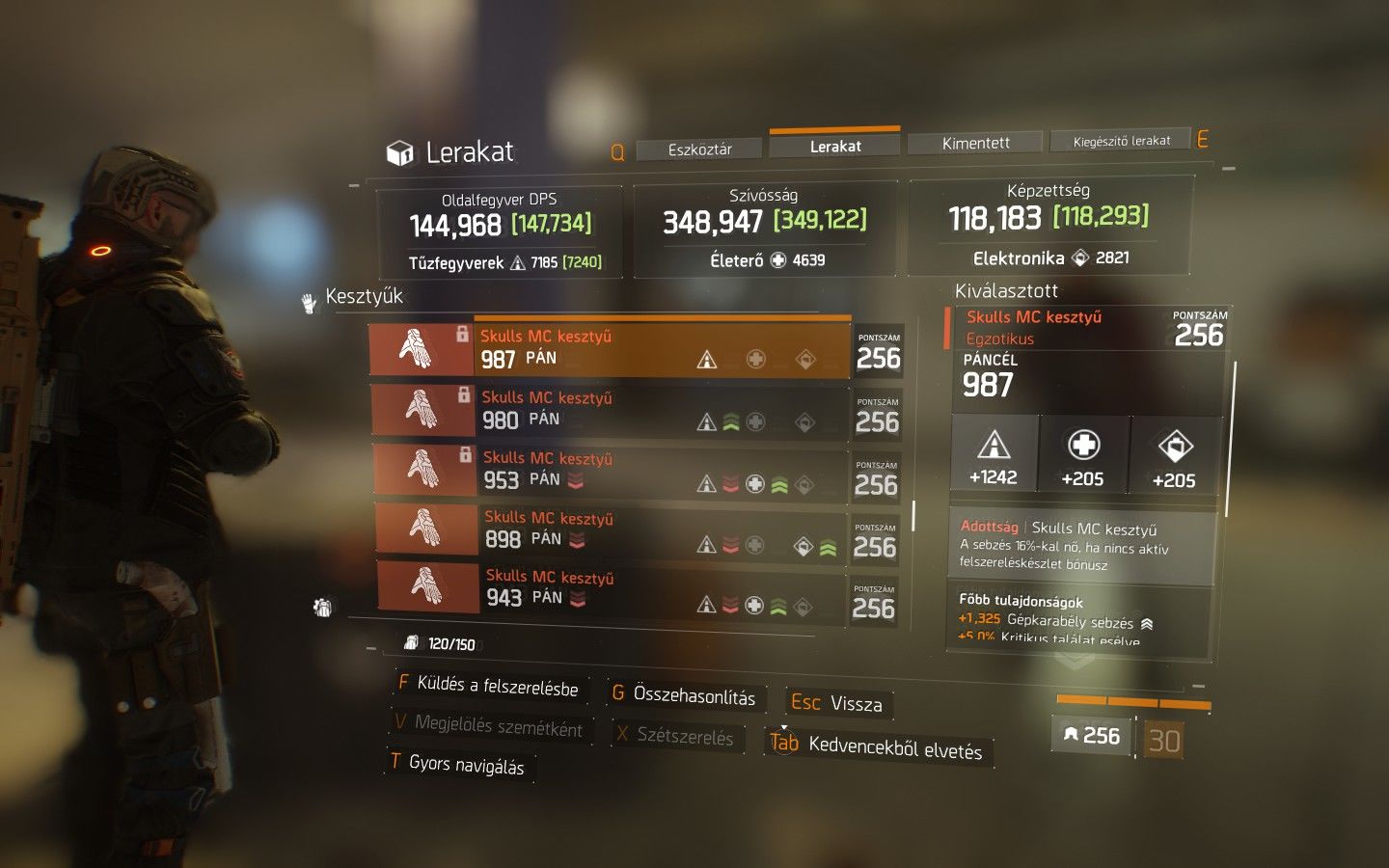Screen dimensions: 1389x868
Task: Go back with the Vissza button
Action: (837, 703)
